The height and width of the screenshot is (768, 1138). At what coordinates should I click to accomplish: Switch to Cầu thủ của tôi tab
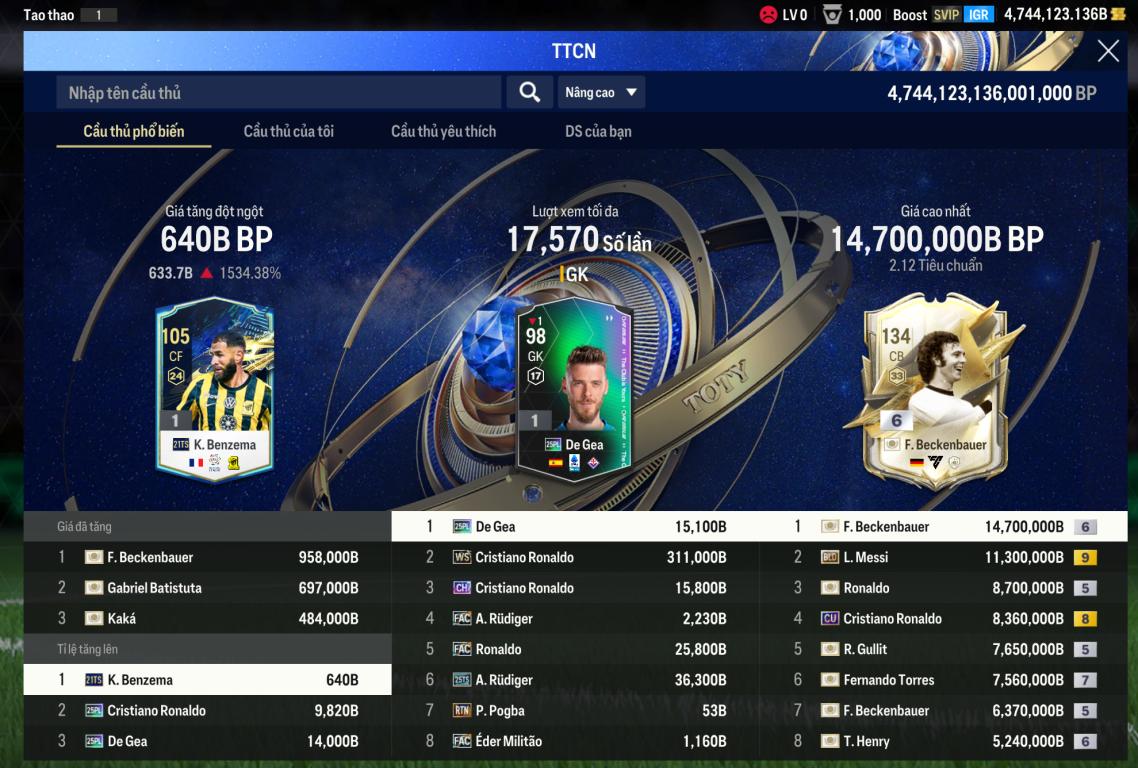[288, 131]
